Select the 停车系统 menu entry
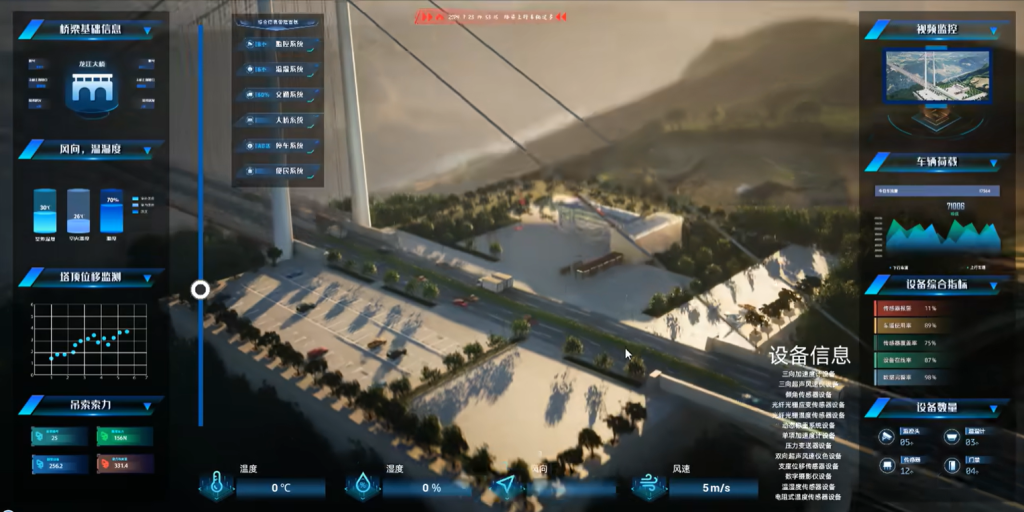The height and width of the screenshot is (512, 1024). point(279,146)
